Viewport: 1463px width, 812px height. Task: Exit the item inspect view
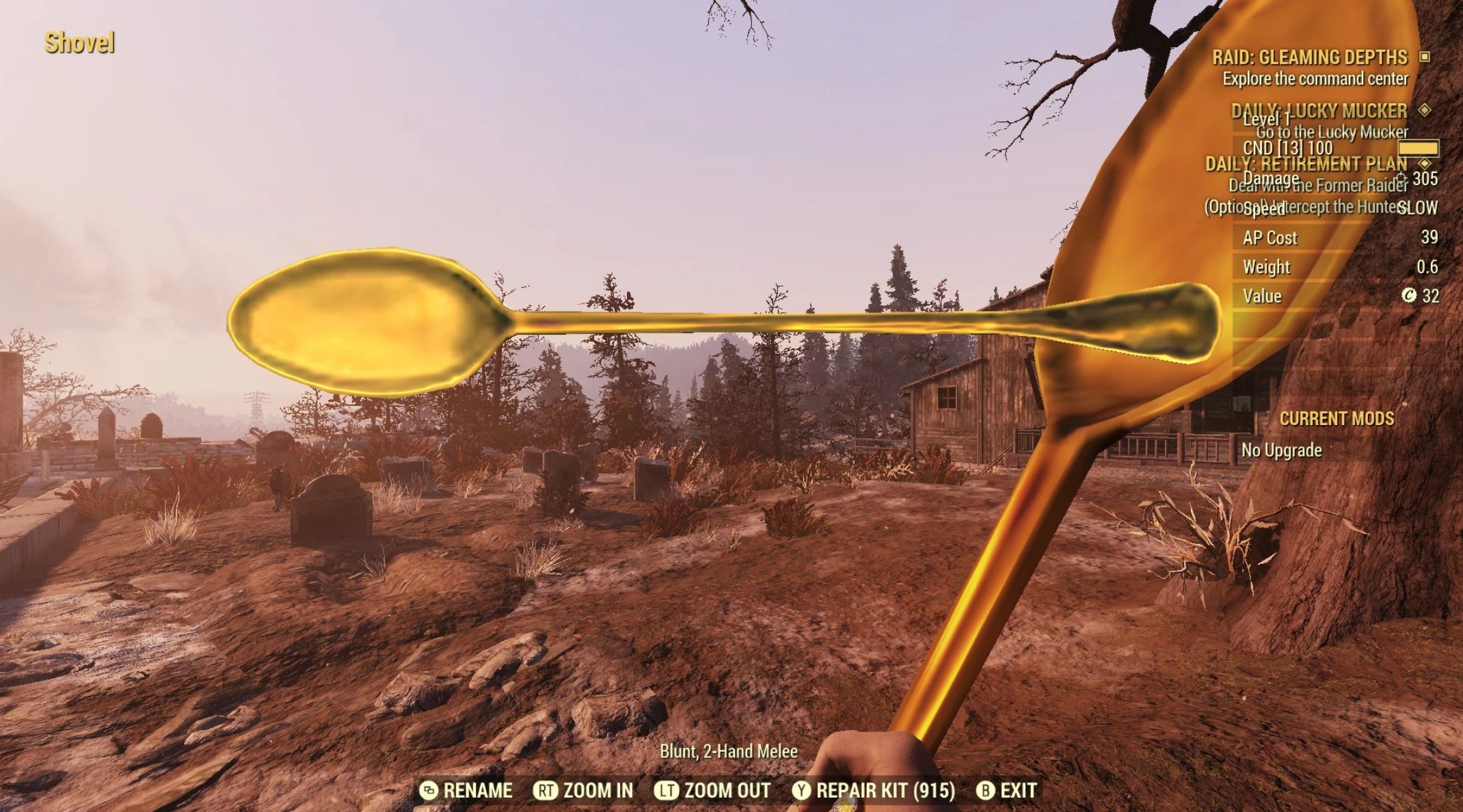coord(1006,791)
